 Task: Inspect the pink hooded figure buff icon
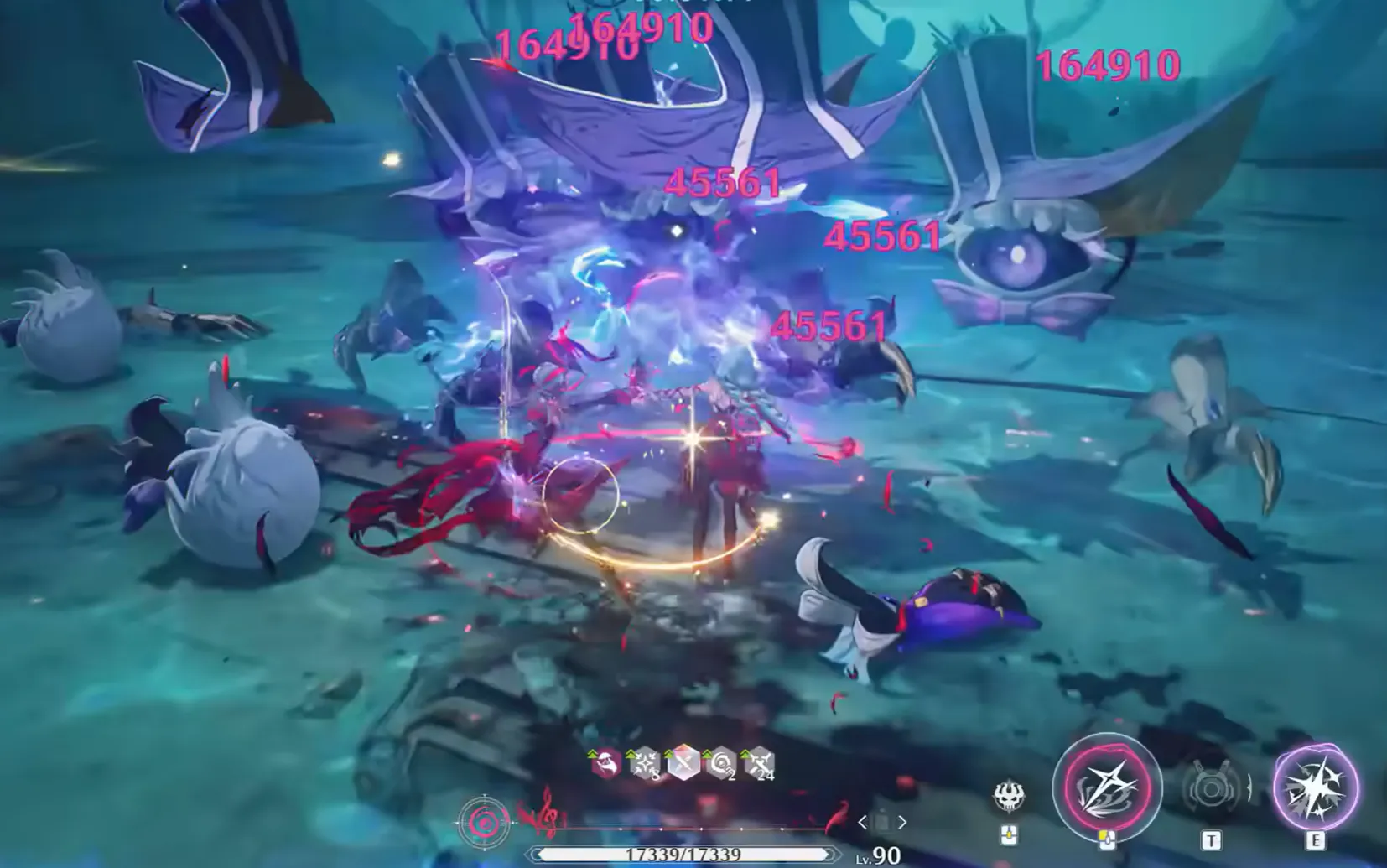point(605,764)
